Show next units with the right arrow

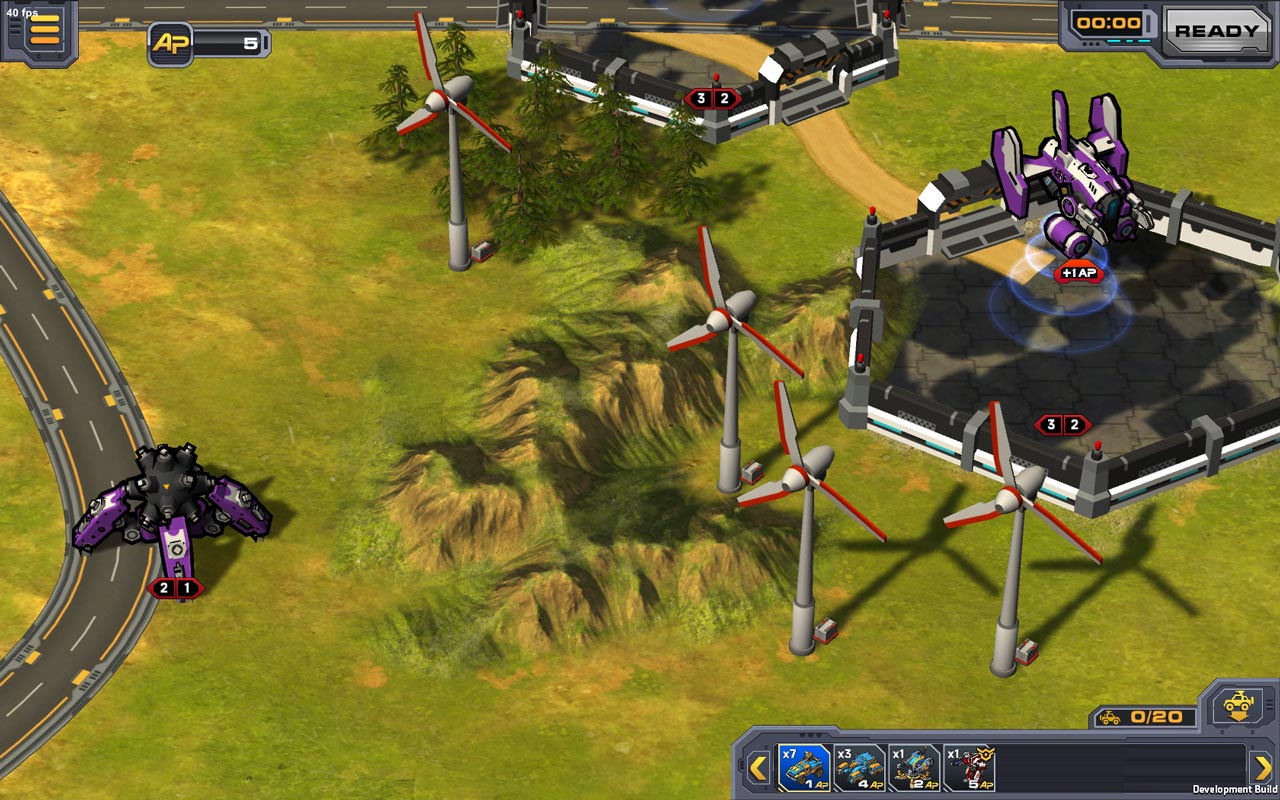1262,768
